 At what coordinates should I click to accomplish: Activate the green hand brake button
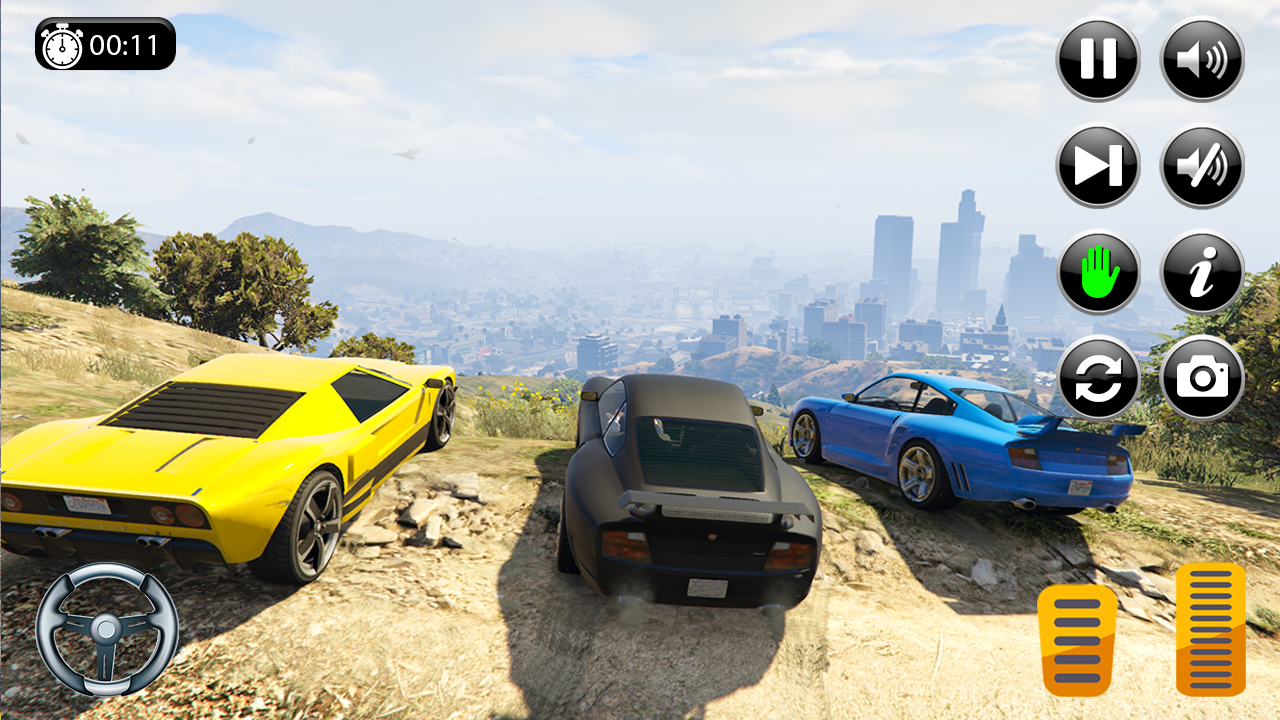[1097, 272]
